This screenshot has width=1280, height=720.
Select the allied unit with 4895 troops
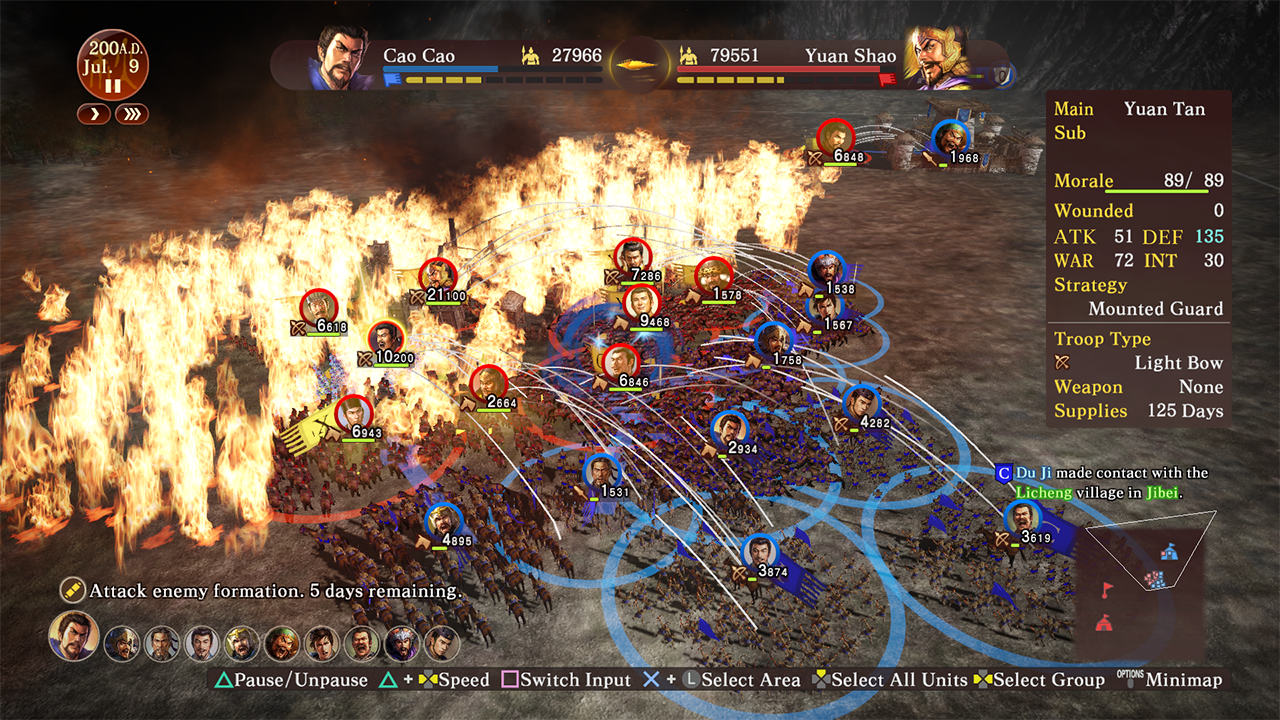(x=442, y=521)
